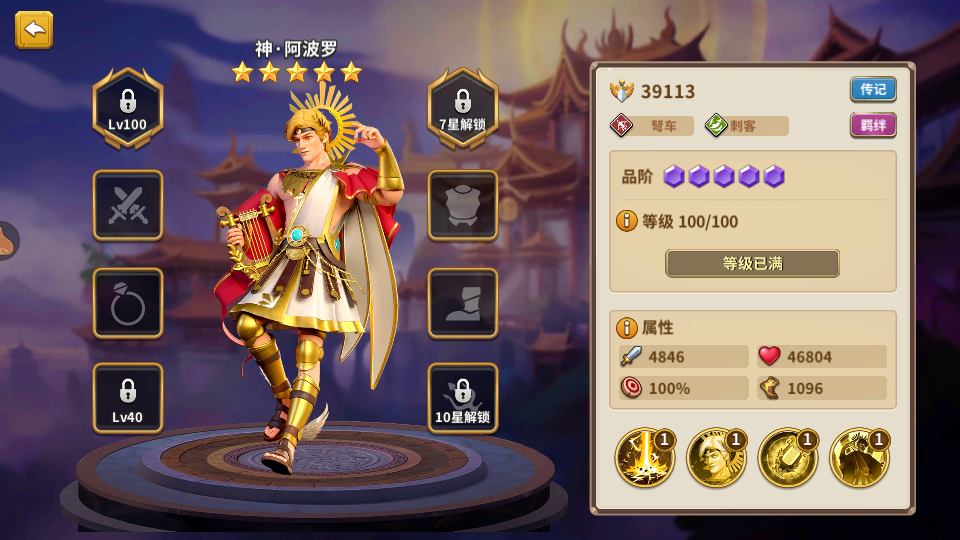Click the 等级已满 max level button
The image size is (960, 540).
pyautogui.click(x=752, y=263)
